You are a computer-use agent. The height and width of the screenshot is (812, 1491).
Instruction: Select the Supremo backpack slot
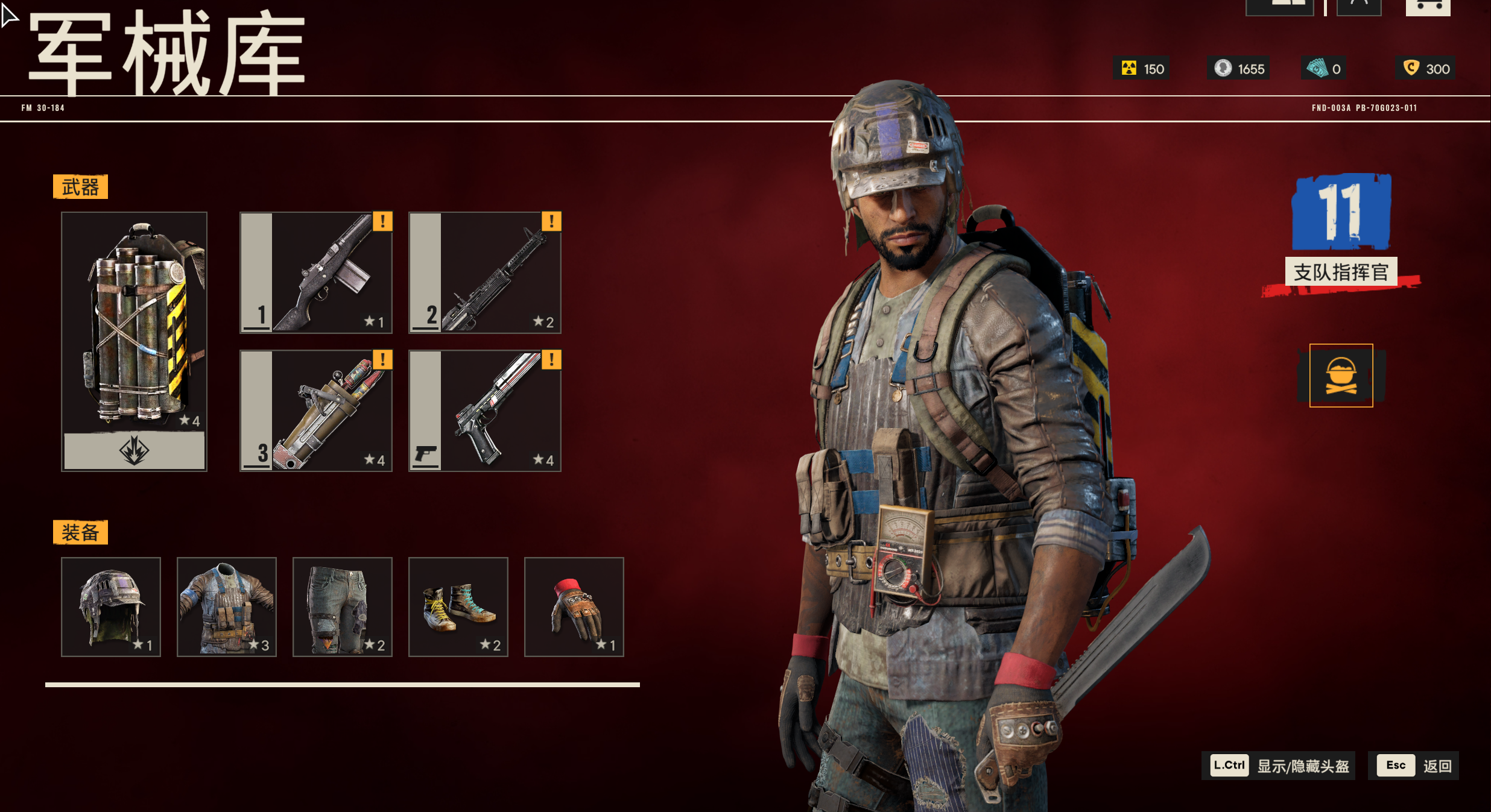click(134, 341)
